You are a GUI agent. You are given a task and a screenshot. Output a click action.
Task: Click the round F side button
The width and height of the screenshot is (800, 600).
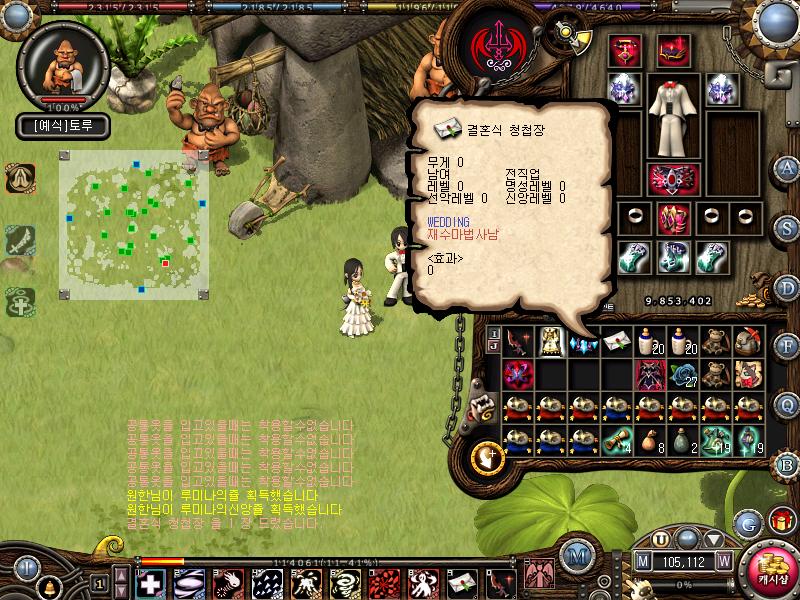click(x=787, y=346)
